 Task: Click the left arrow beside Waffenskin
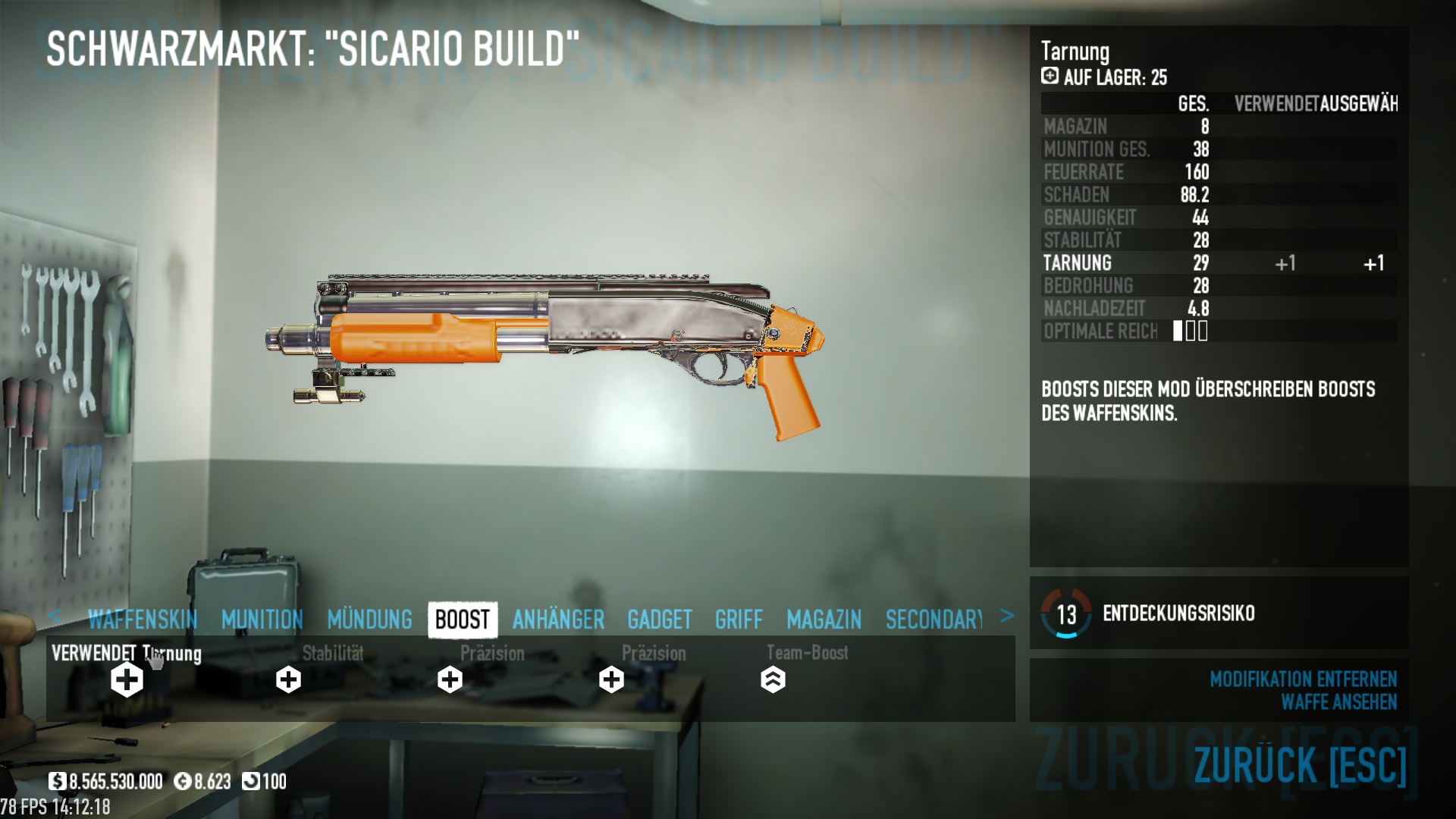click(54, 616)
